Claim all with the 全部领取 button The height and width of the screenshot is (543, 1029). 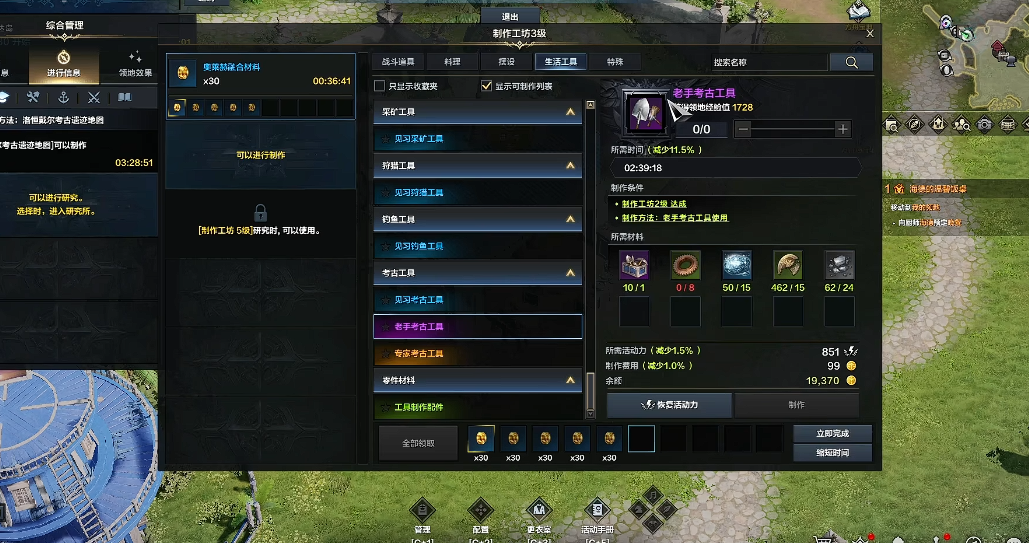point(418,442)
